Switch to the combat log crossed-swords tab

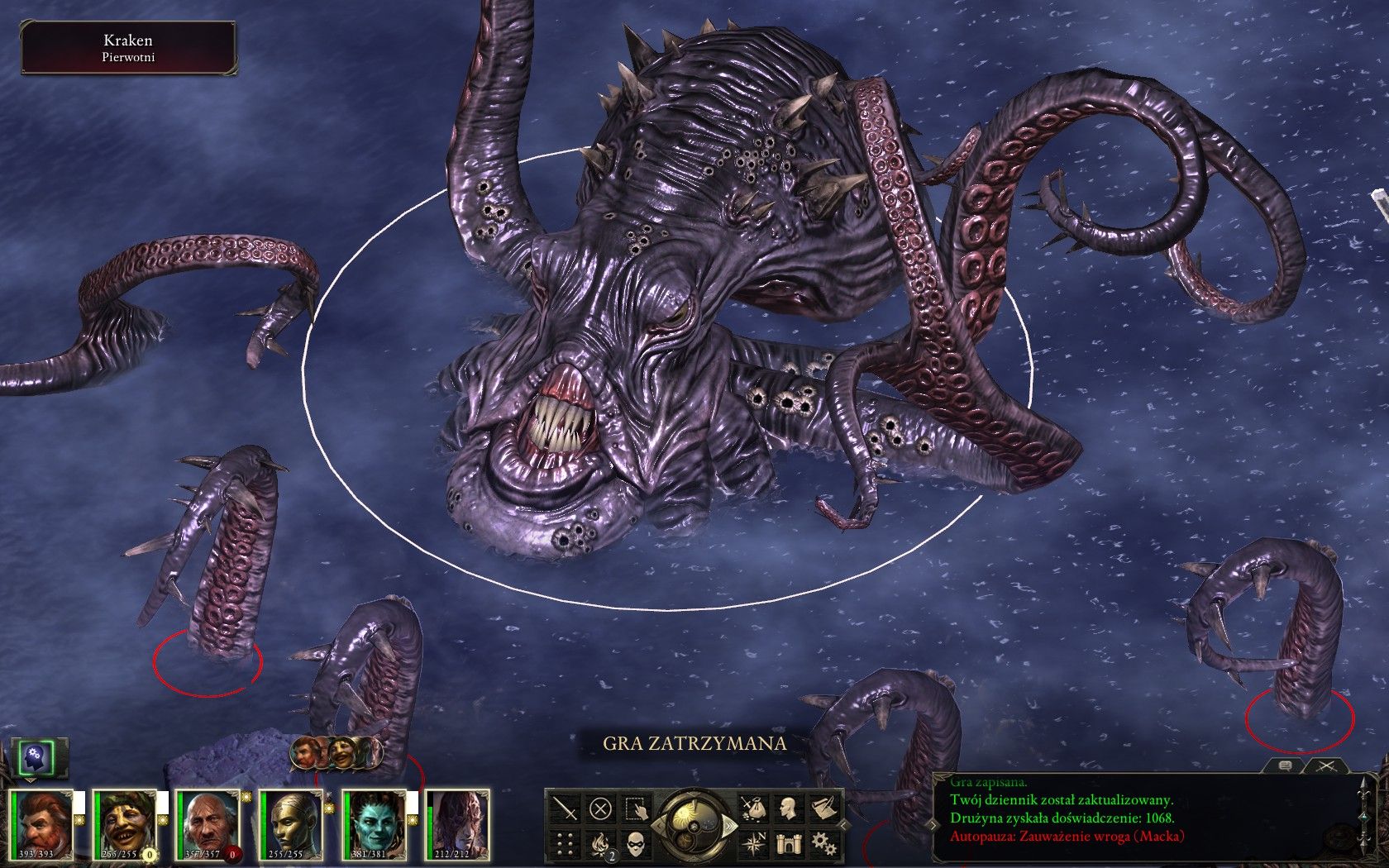pyautogui.click(x=1326, y=766)
